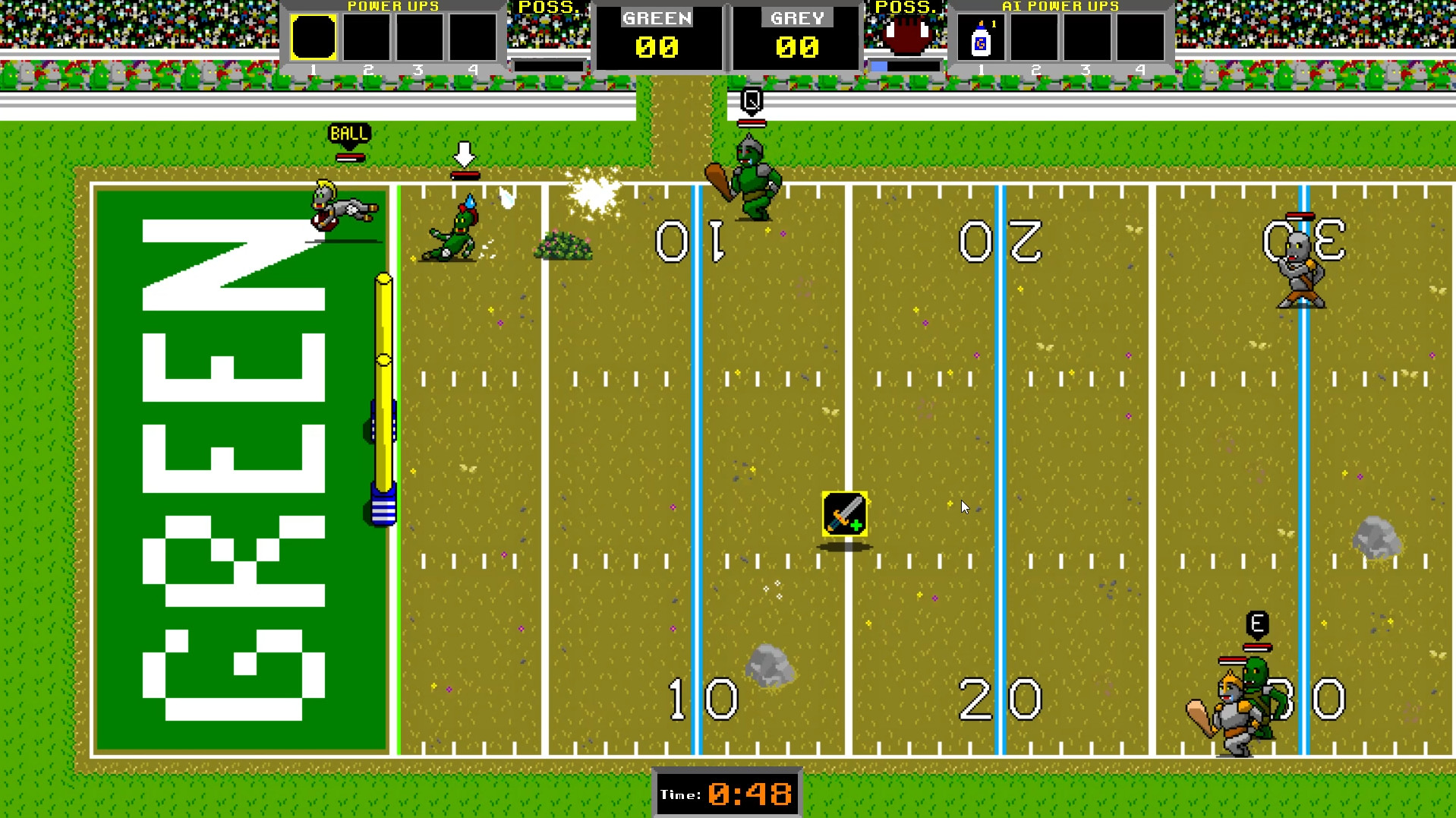Click the AI POWER UPS label
This screenshot has height=818, width=1456.
coord(1059,6)
